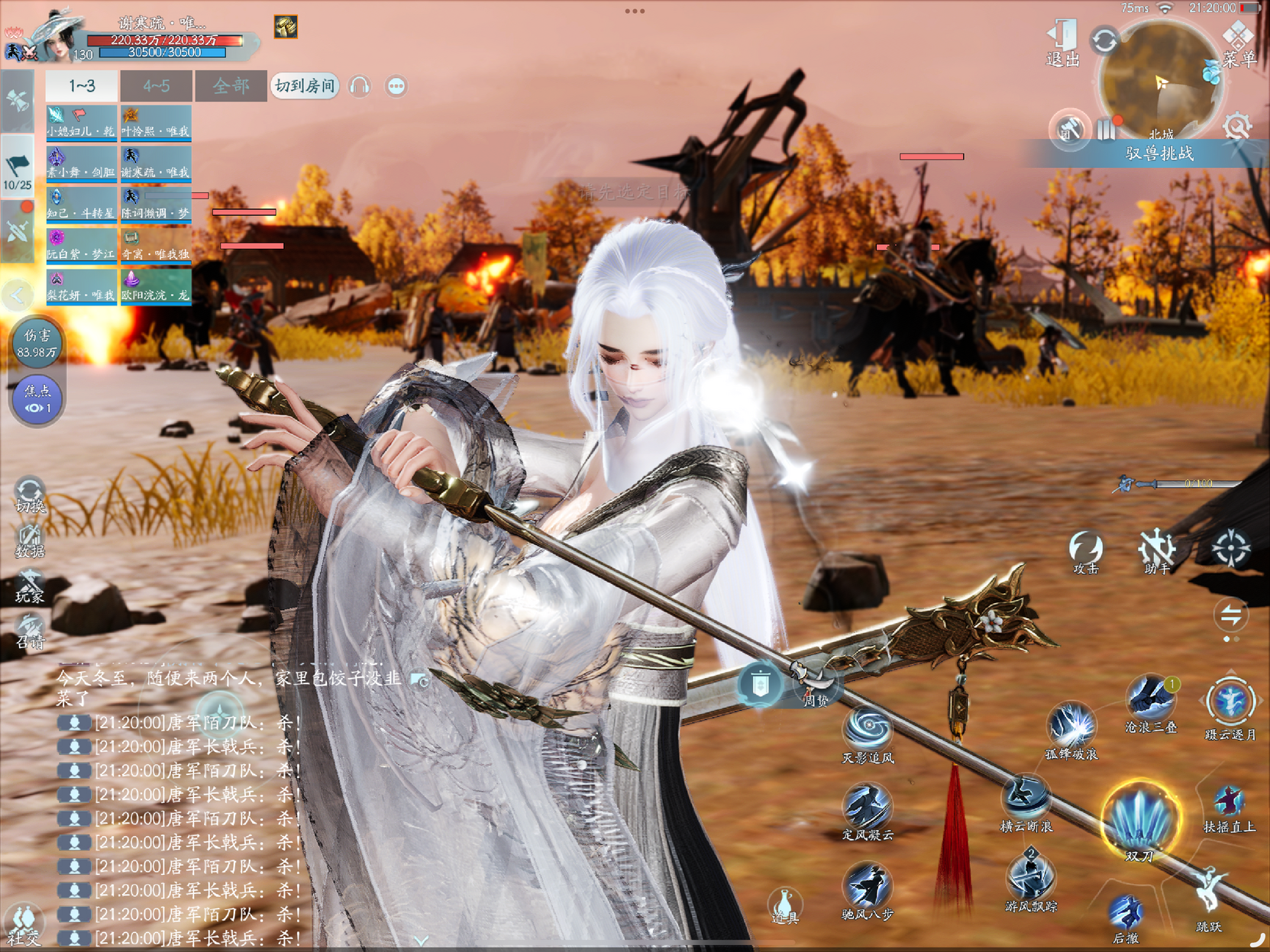Click the 切到房间 button
The image size is (1270, 952).
(305, 86)
